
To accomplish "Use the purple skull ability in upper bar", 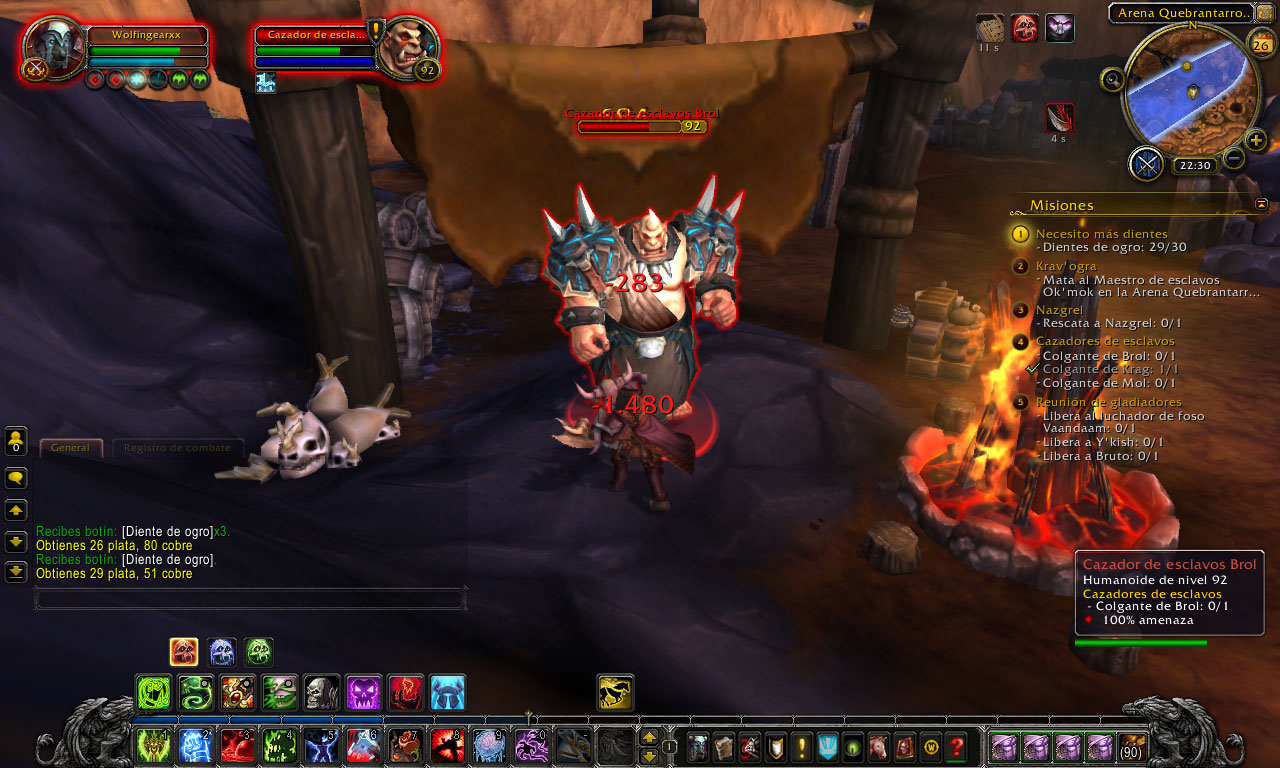I will point(363,692).
